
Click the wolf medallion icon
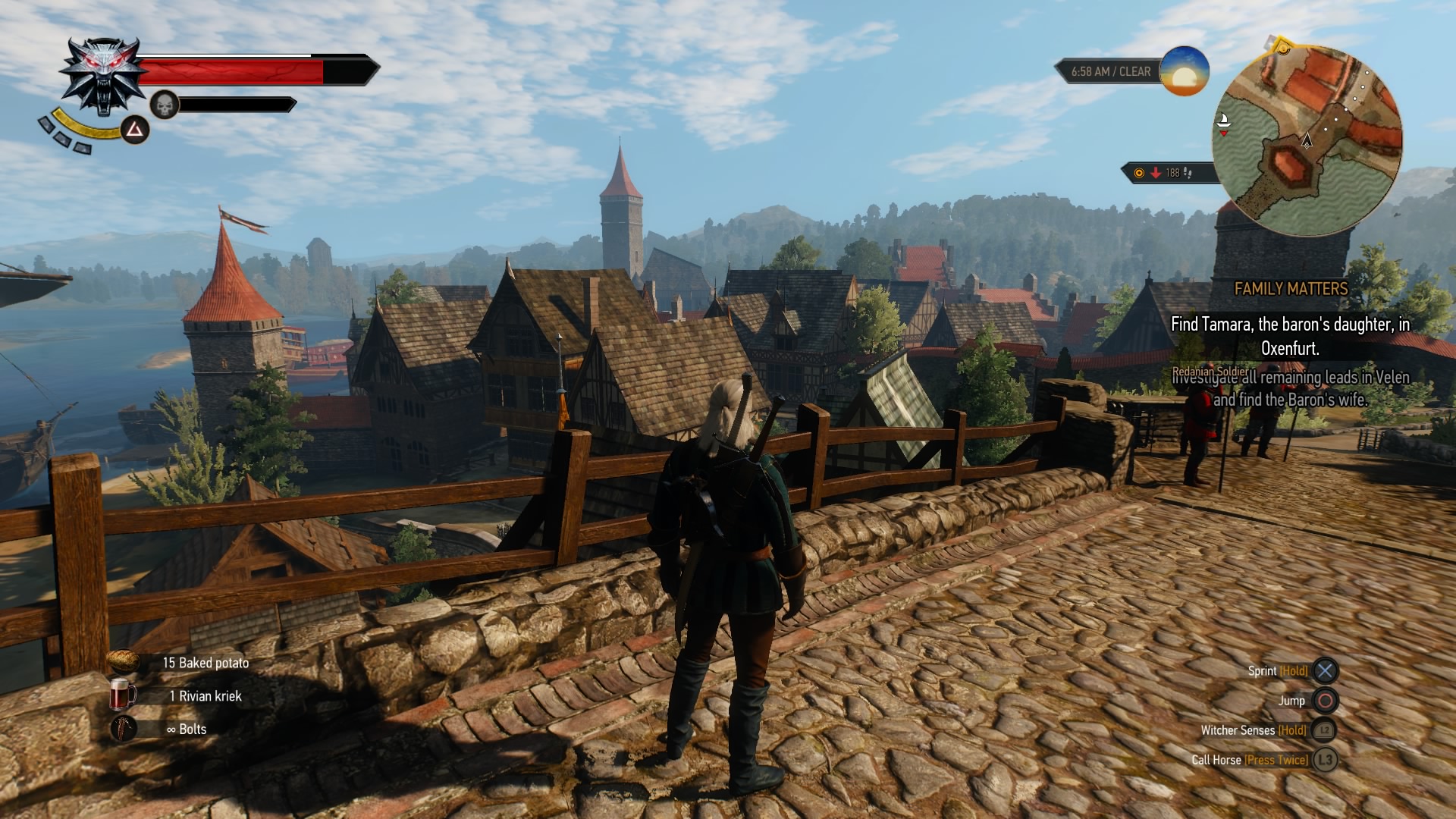tap(102, 77)
